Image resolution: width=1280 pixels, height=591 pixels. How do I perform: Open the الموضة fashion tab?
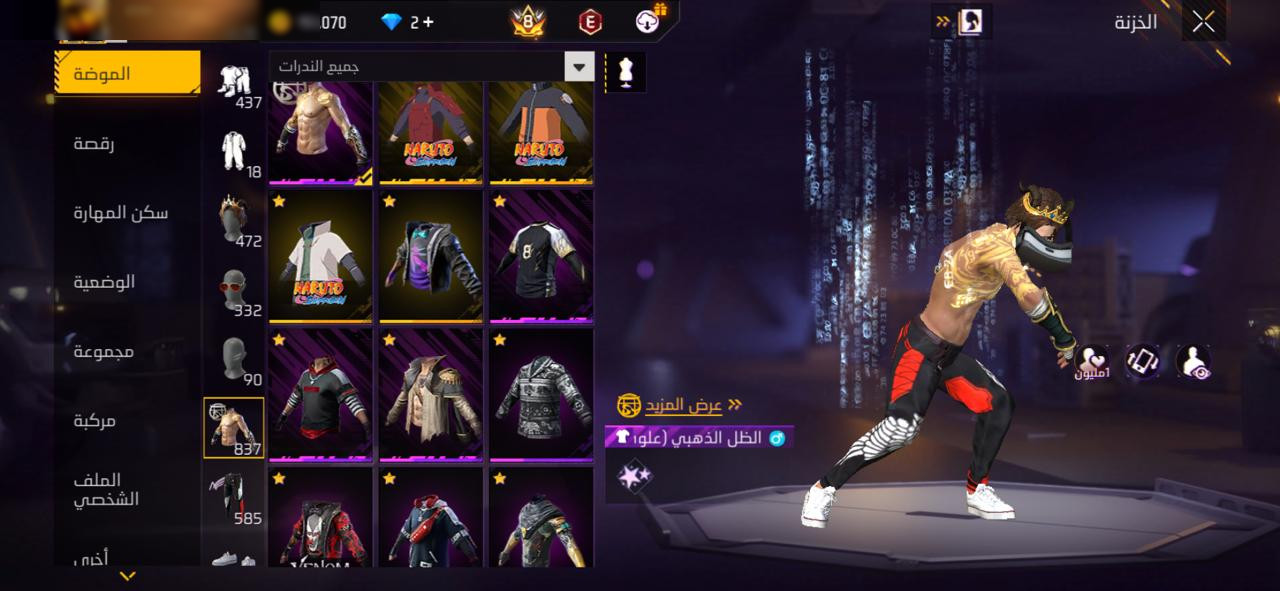127,74
